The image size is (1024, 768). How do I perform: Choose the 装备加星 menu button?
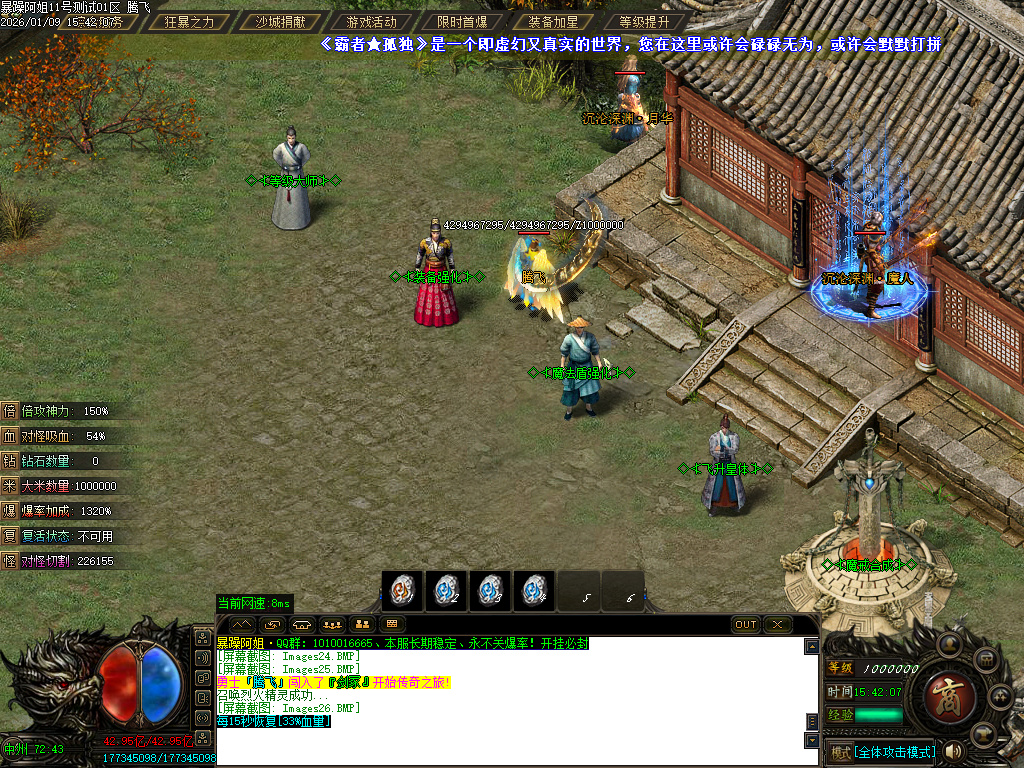tap(553, 21)
